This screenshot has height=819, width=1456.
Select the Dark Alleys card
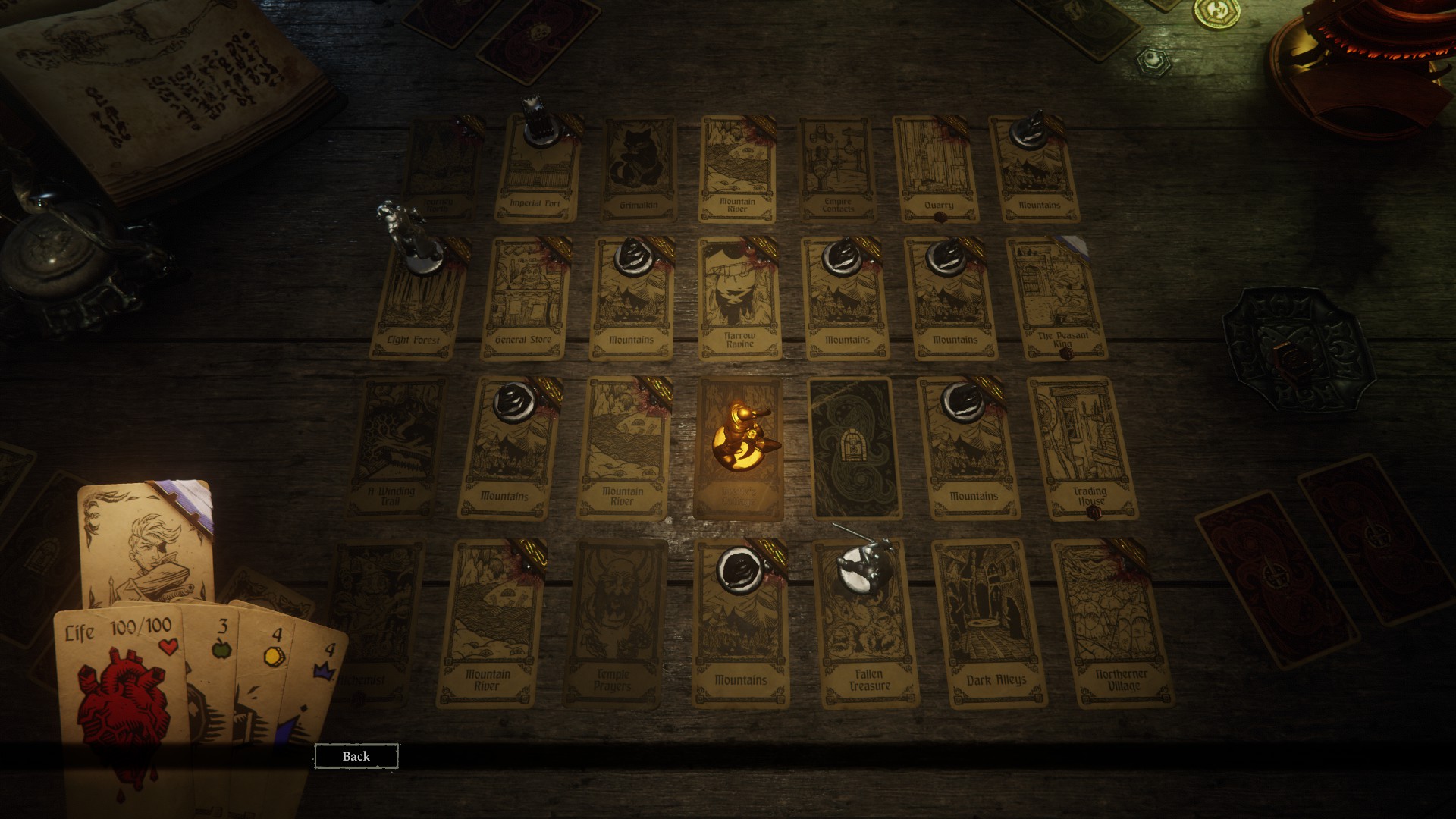[990, 622]
